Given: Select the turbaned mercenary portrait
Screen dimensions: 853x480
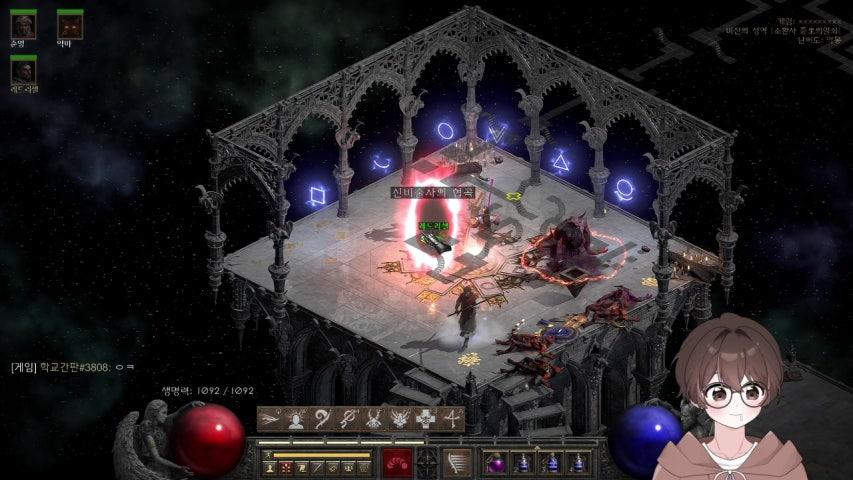Looking at the screenshot, I should coord(23,22).
